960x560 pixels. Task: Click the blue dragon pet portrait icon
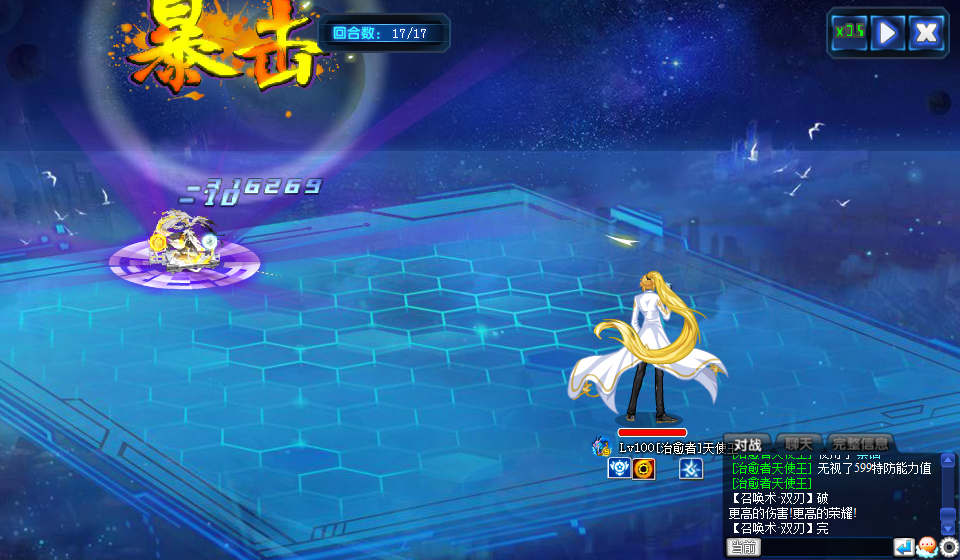coord(602,446)
